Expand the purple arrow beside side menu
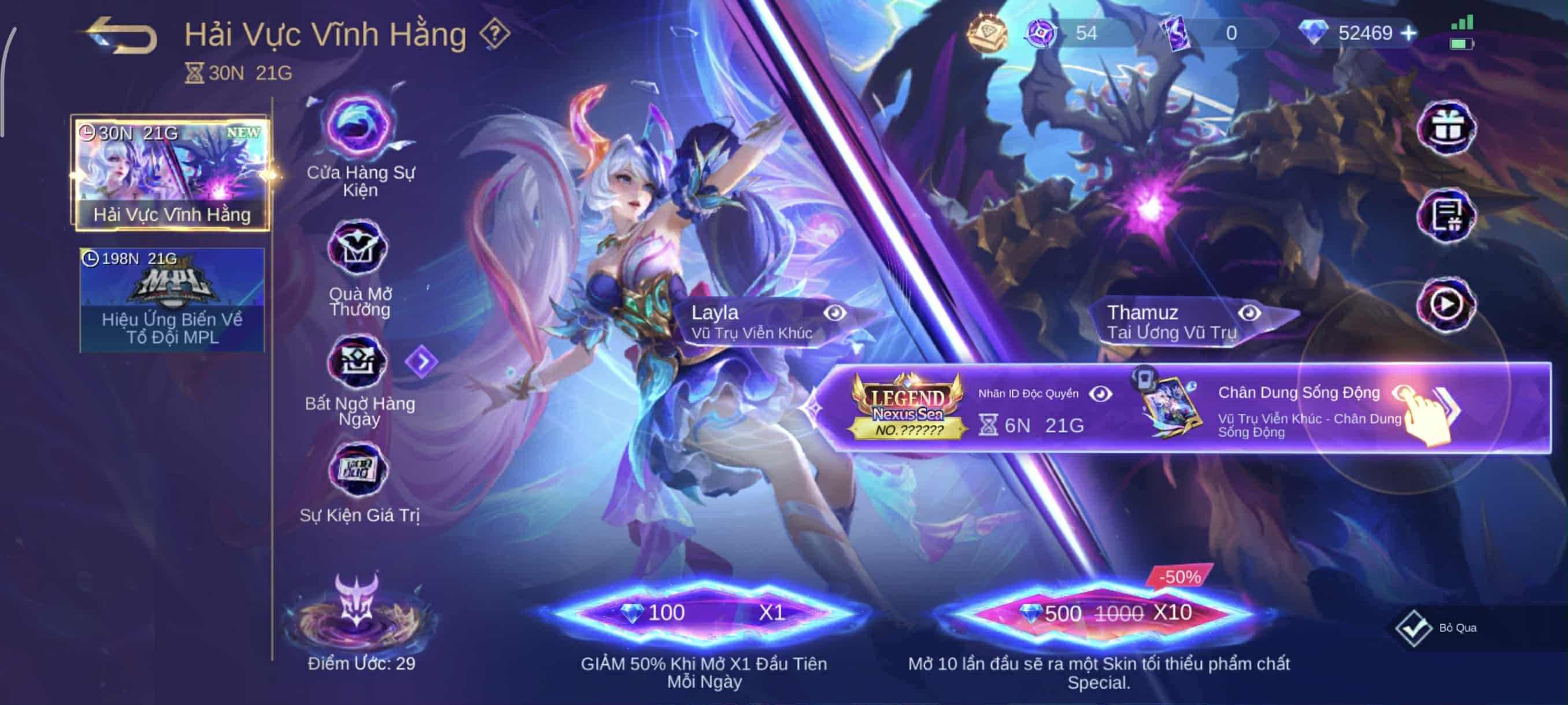Image resolution: width=1568 pixels, height=705 pixels. [421, 361]
